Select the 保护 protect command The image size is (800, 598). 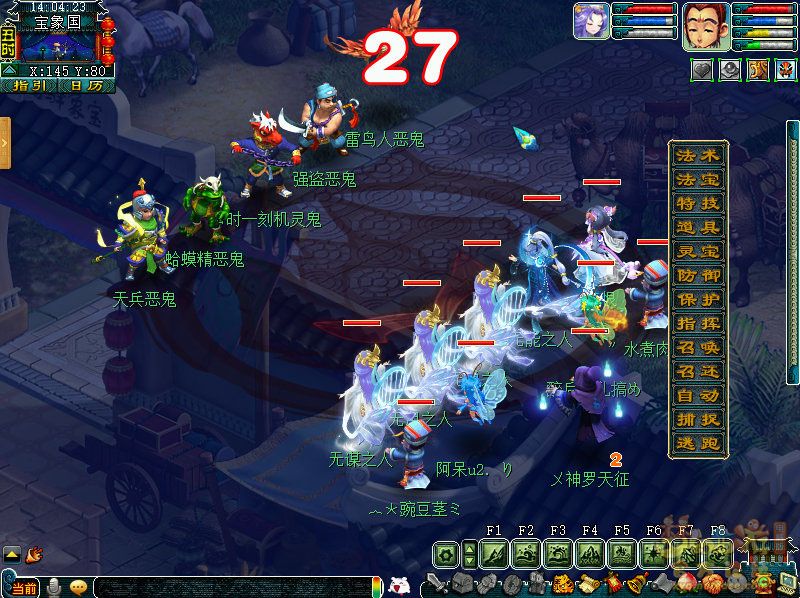(698, 299)
